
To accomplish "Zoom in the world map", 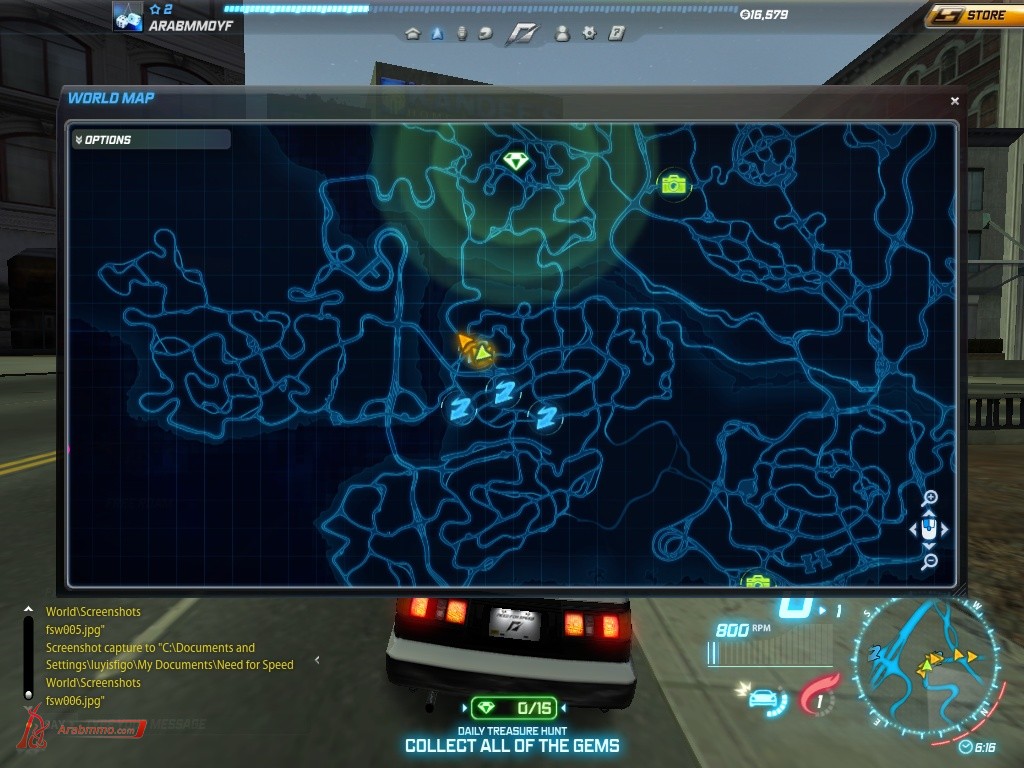I will click(930, 498).
